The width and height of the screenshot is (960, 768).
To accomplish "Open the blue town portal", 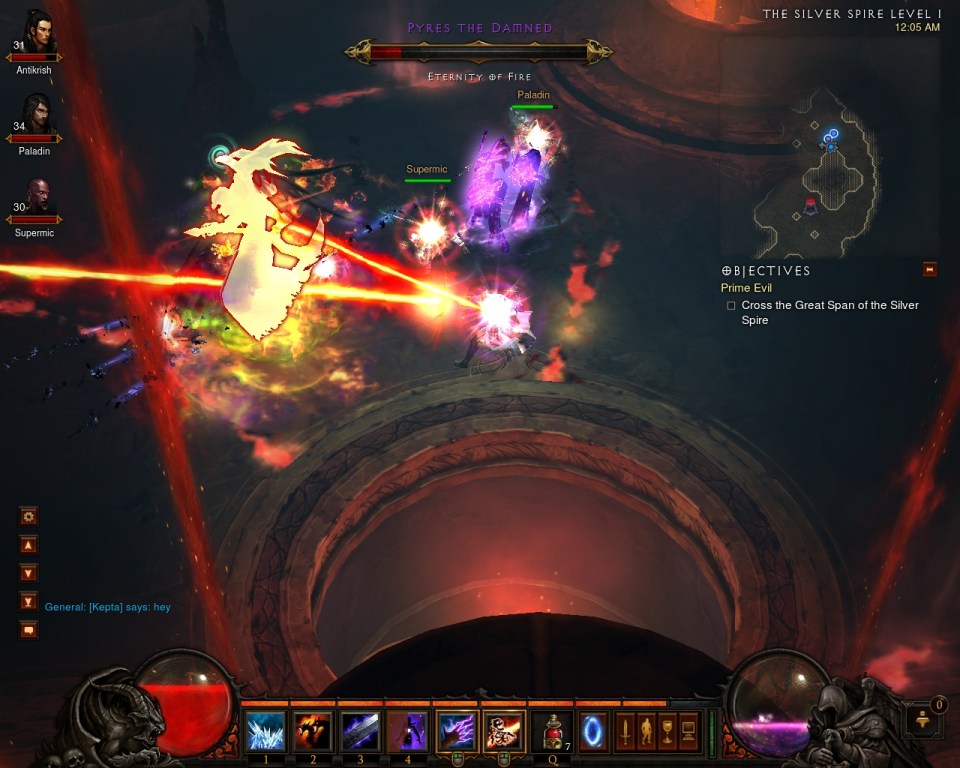I will [x=594, y=731].
